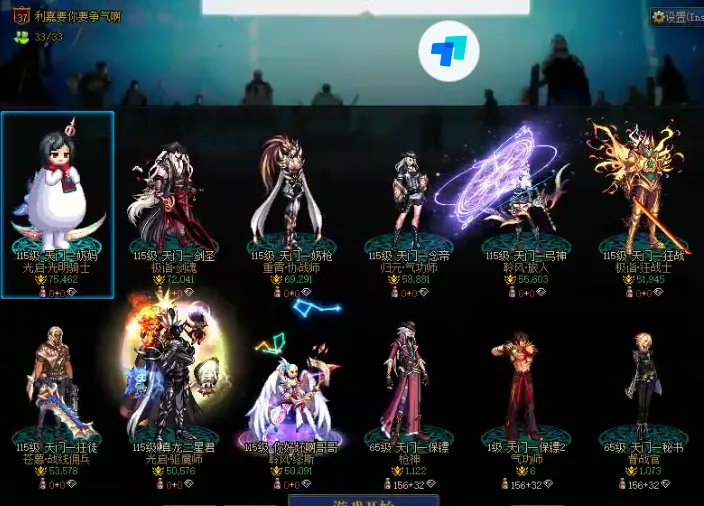Click the 游戏开始 start game button
Screen dimensions: 704x506
coord(352,498)
